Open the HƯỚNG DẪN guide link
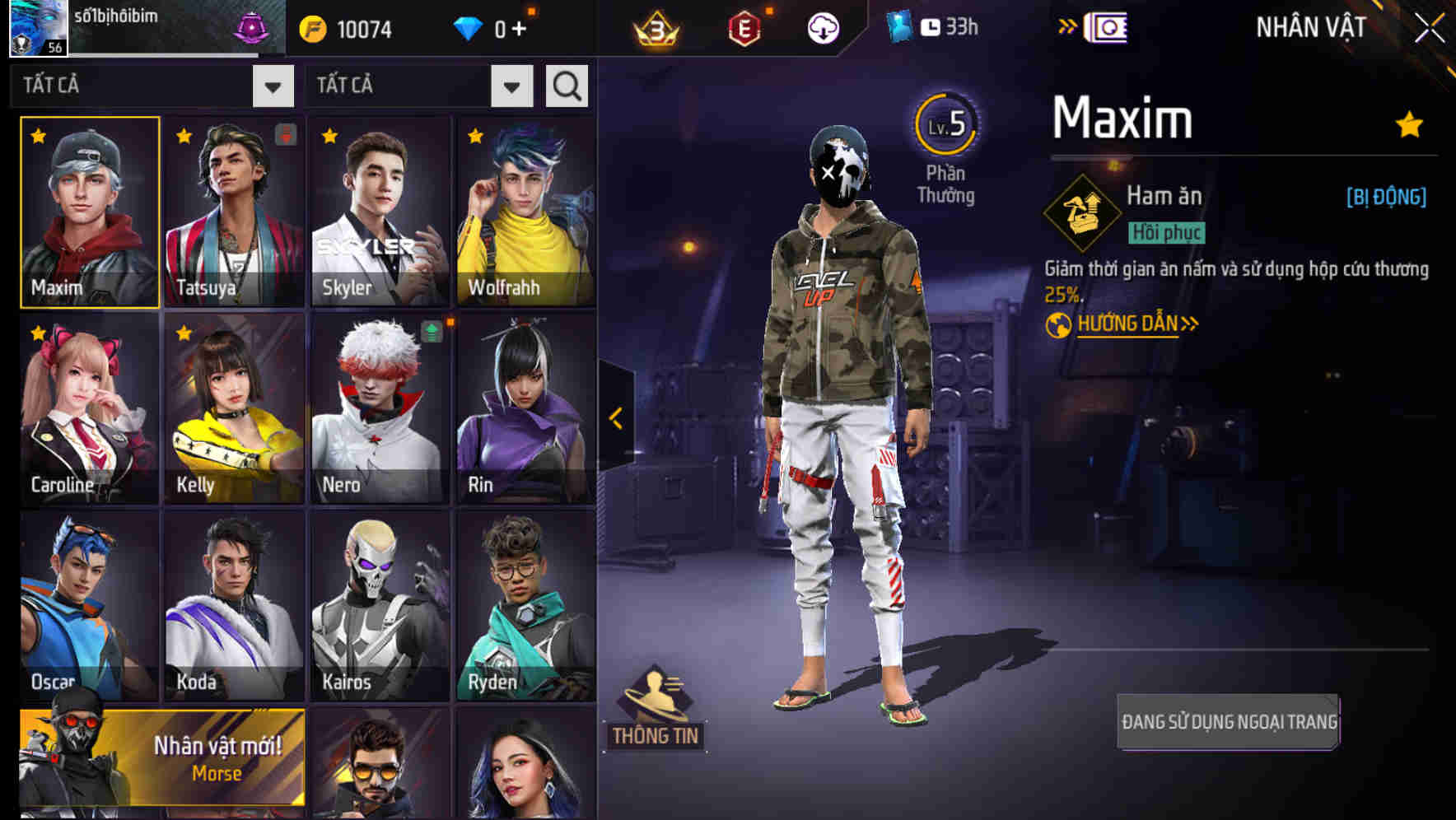1456x820 pixels. coord(1127,323)
